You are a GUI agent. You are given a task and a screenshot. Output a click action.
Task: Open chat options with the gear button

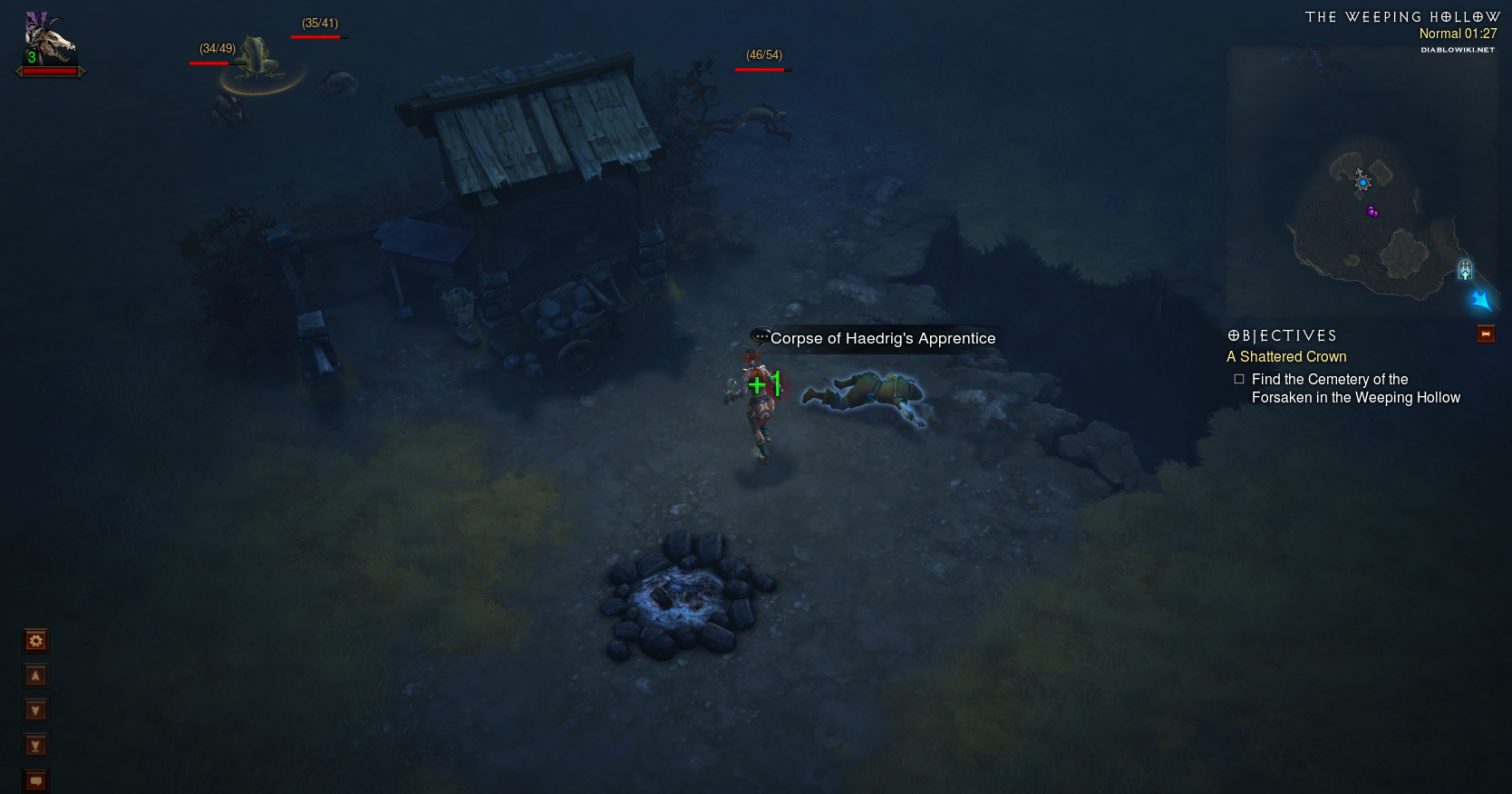35,641
